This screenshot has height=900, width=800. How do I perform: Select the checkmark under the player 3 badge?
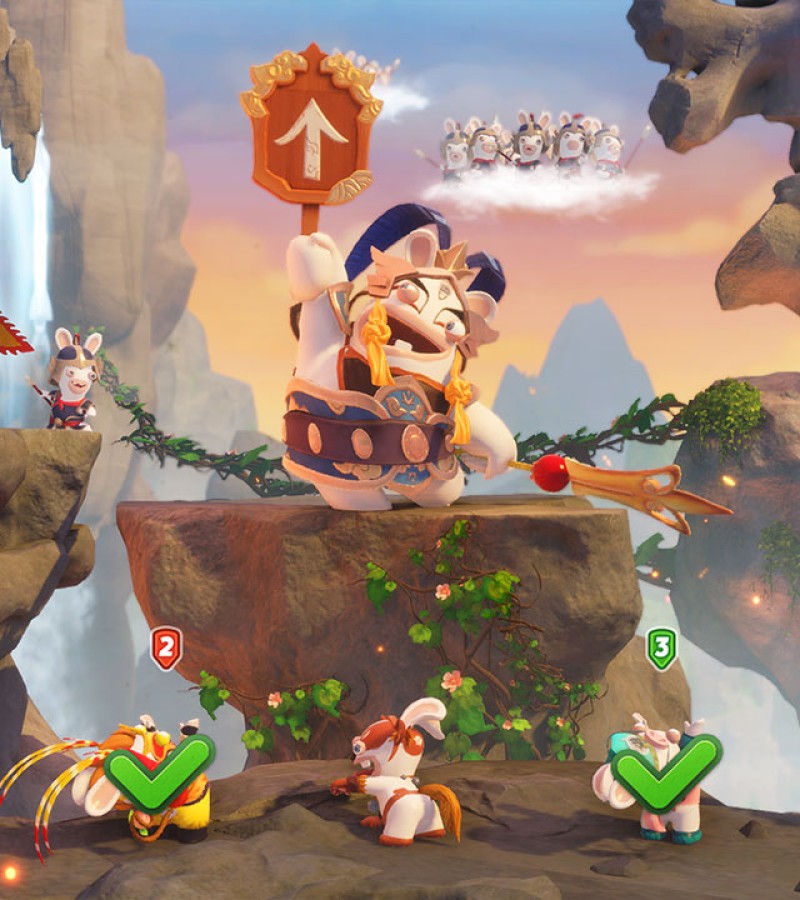click(666, 772)
